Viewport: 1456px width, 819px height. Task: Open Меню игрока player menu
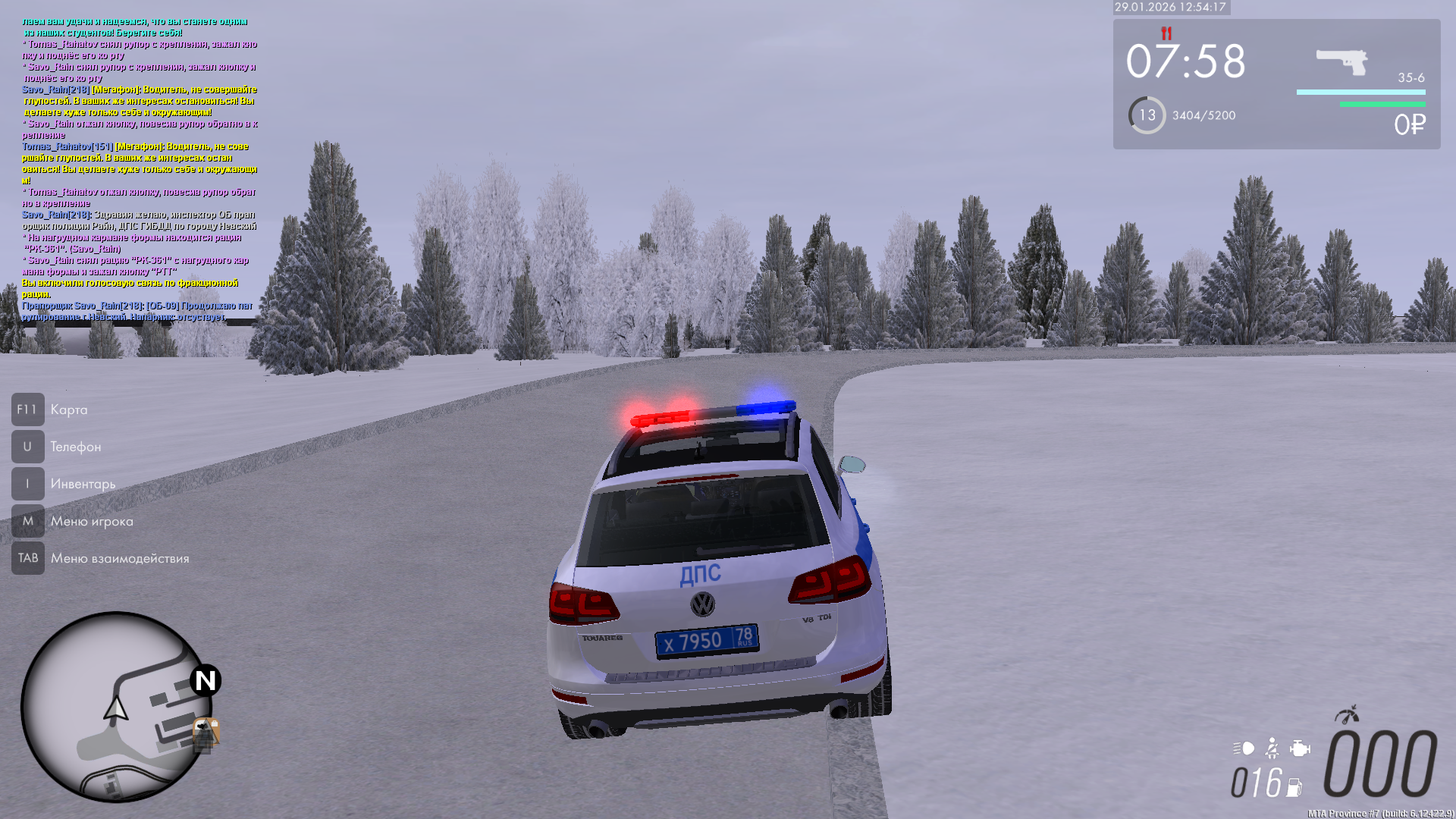91,521
